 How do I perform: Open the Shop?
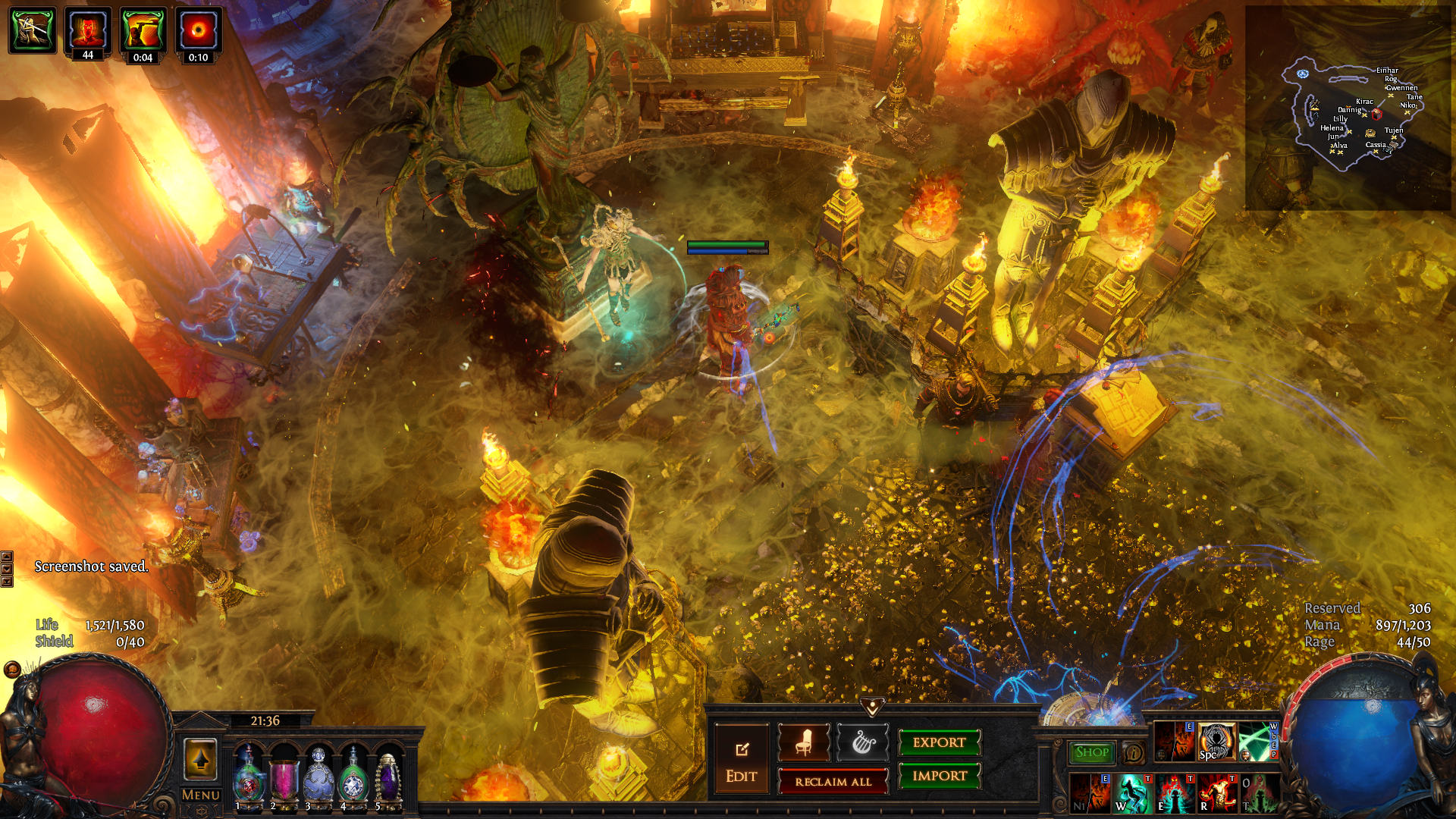pos(1092,752)
